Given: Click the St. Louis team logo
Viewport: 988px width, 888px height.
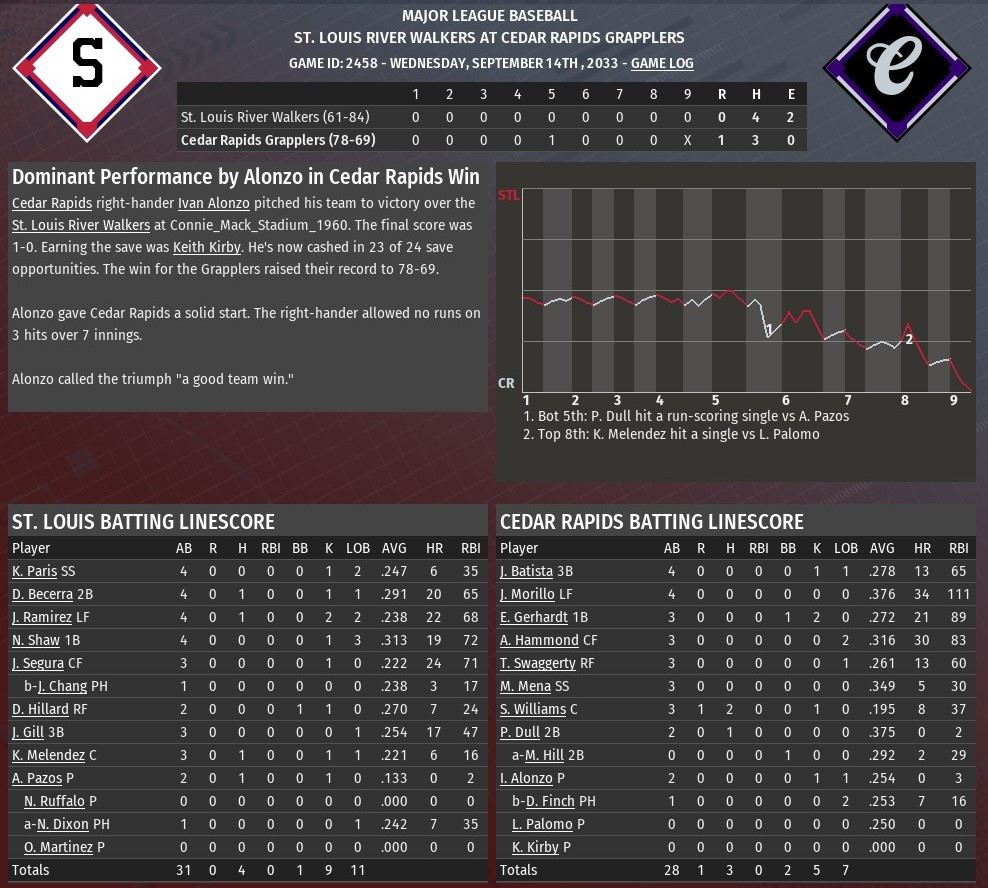Looking at the screenshot, I should pyautogui.click(x=87, y=66).
